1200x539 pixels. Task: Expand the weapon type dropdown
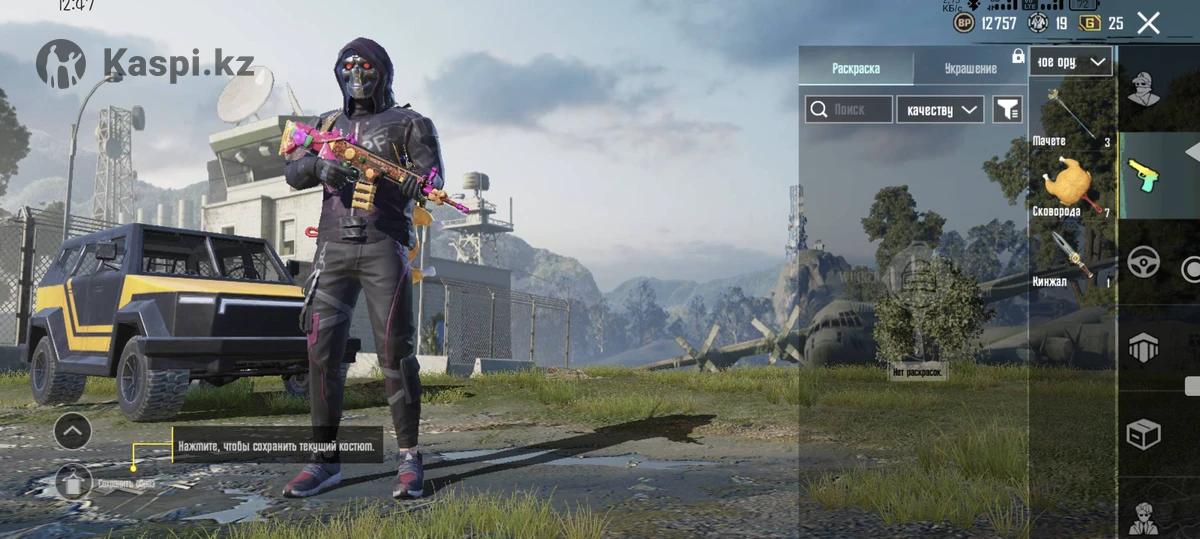(x=1070, y=62)
